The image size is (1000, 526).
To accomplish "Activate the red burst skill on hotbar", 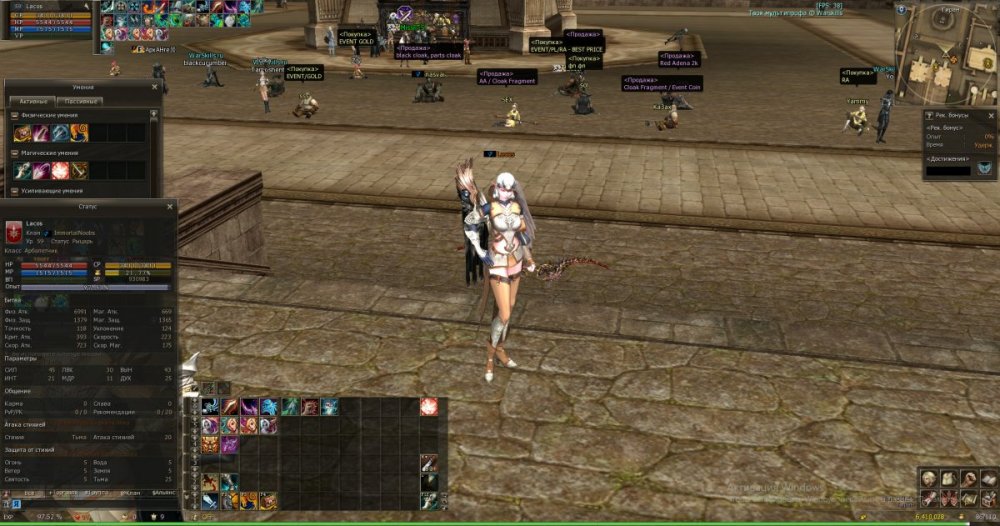I will (429, 405).
